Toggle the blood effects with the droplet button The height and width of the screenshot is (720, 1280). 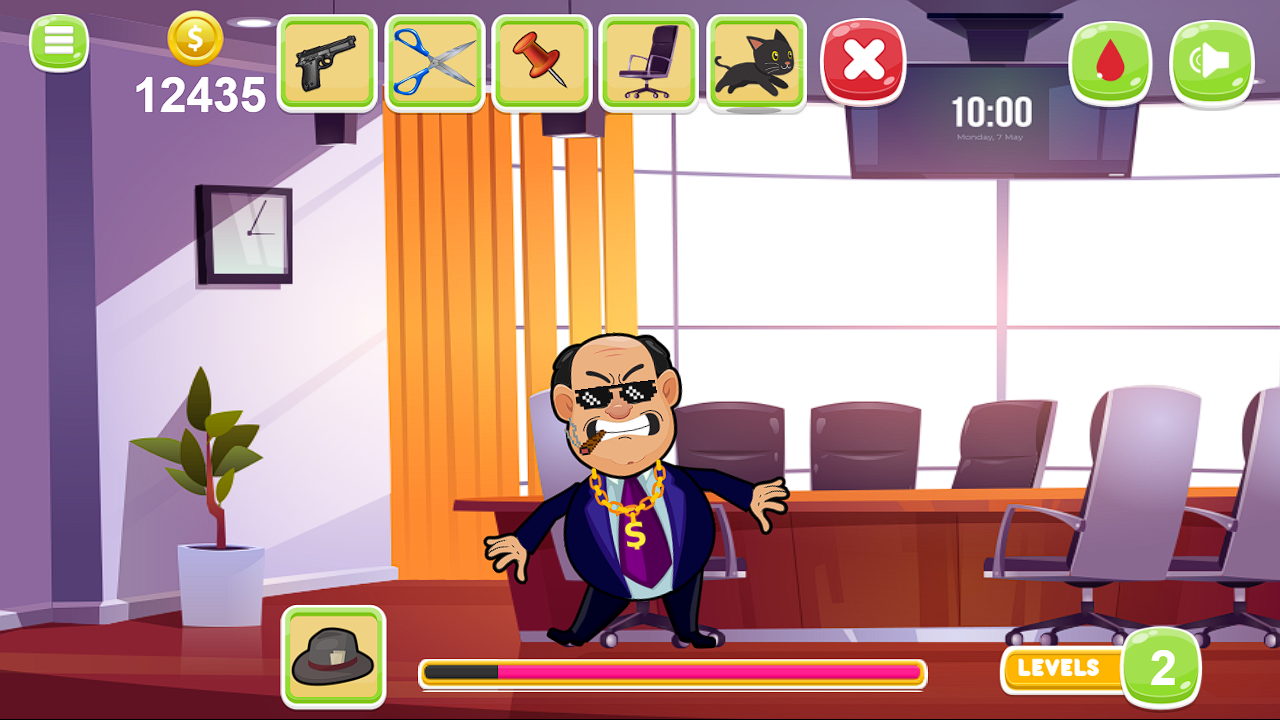tap(1111, 62)
